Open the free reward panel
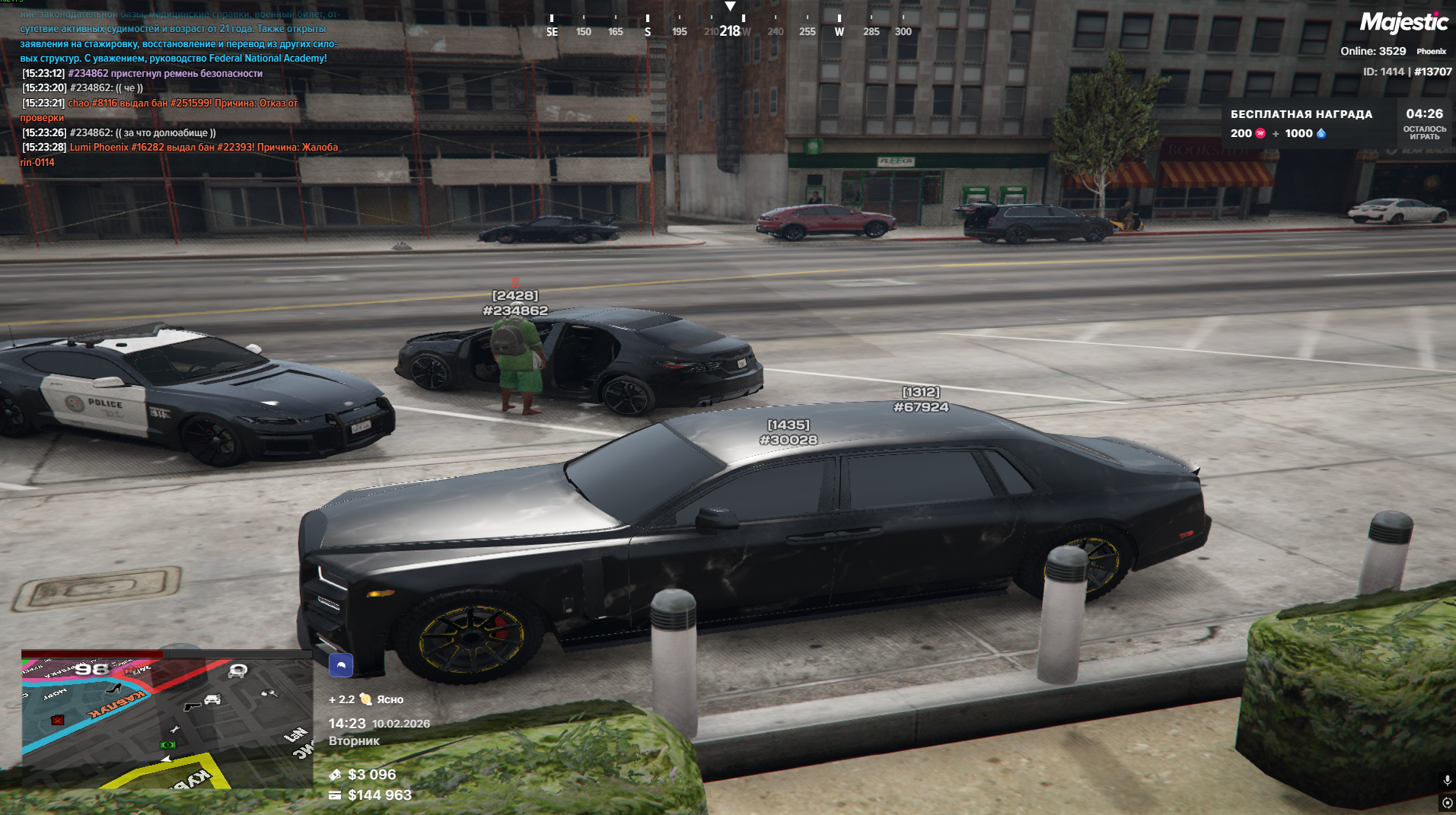The width and height of the screenshot is (1456, 815). 1301,123
